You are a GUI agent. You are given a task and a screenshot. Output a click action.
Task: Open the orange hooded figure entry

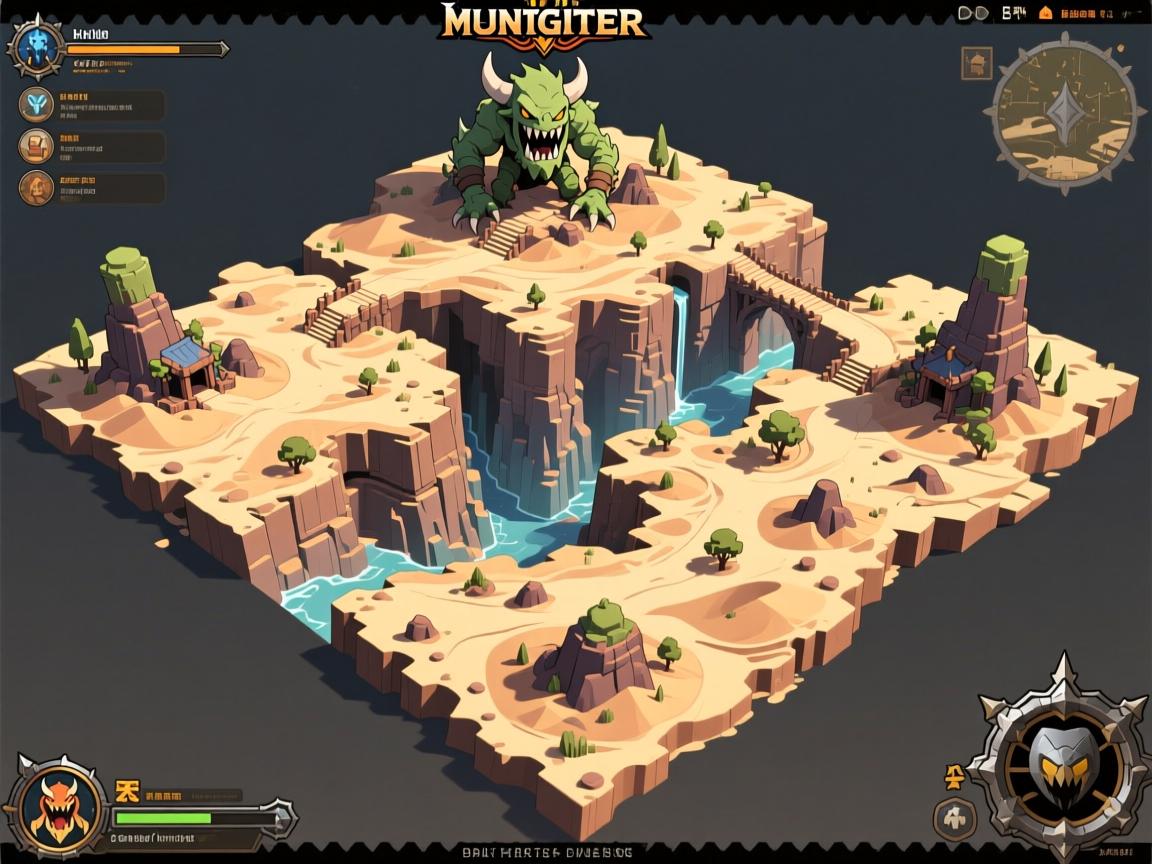[38, 187]
